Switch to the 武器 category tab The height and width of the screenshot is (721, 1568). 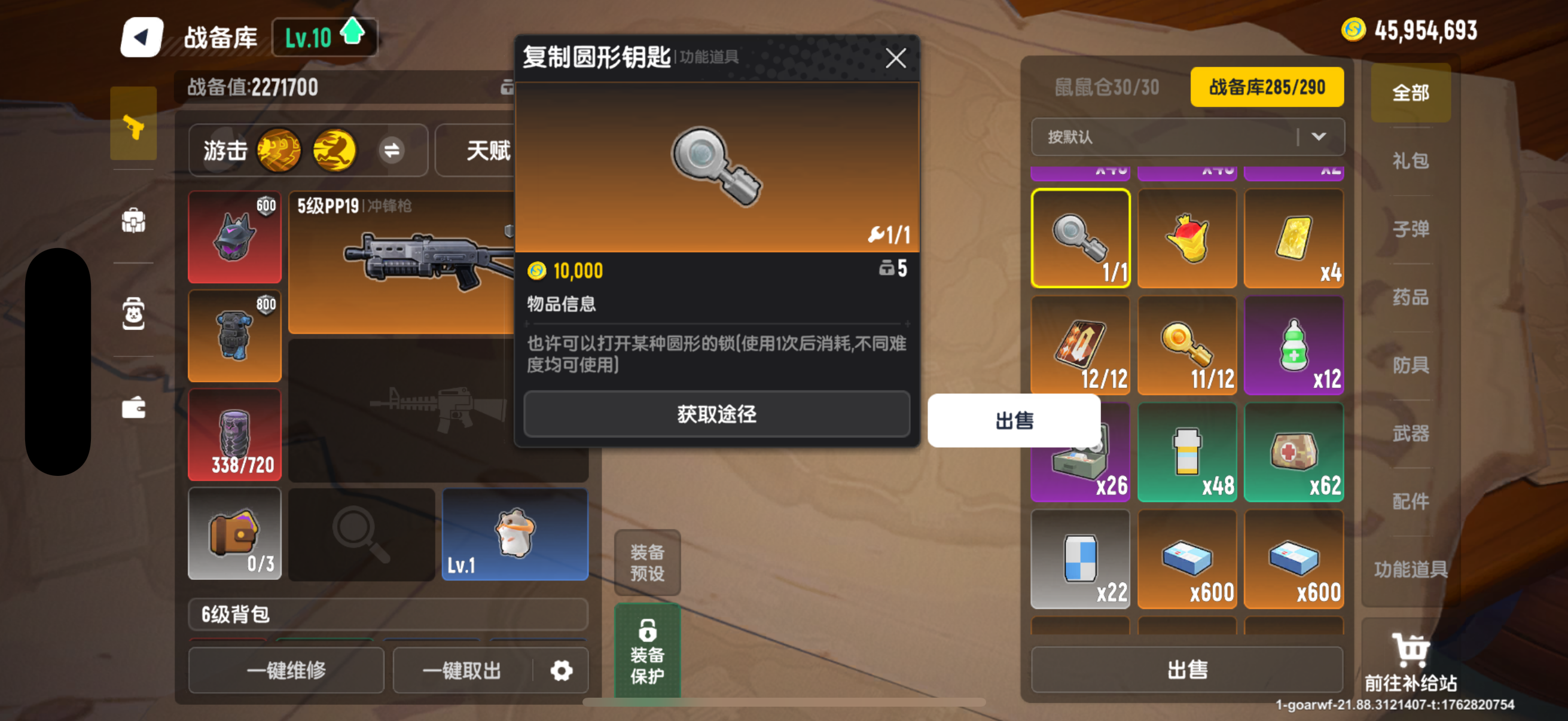point(1410,433)
